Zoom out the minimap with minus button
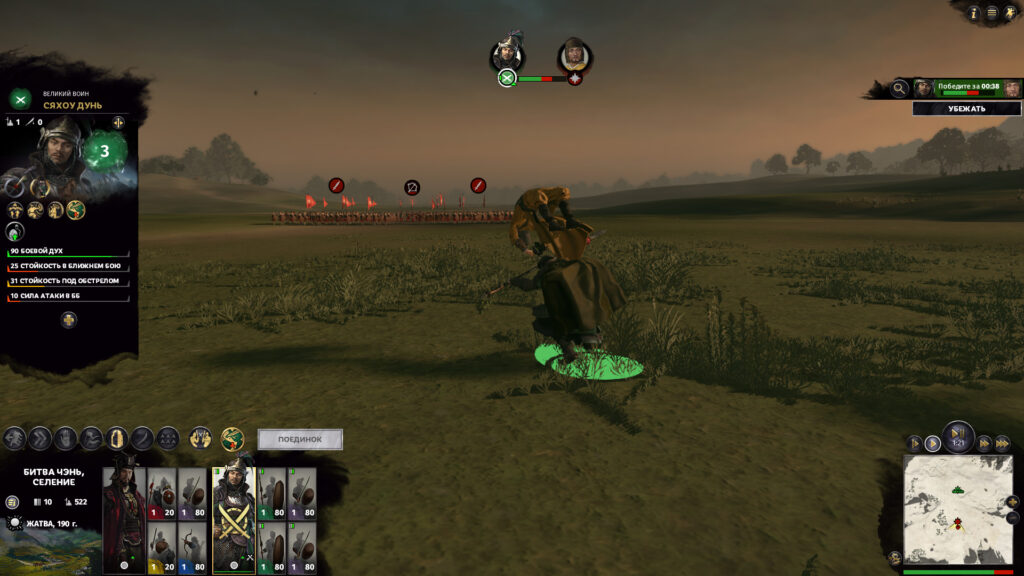 pyautogui.click(x=1014, y=518)
